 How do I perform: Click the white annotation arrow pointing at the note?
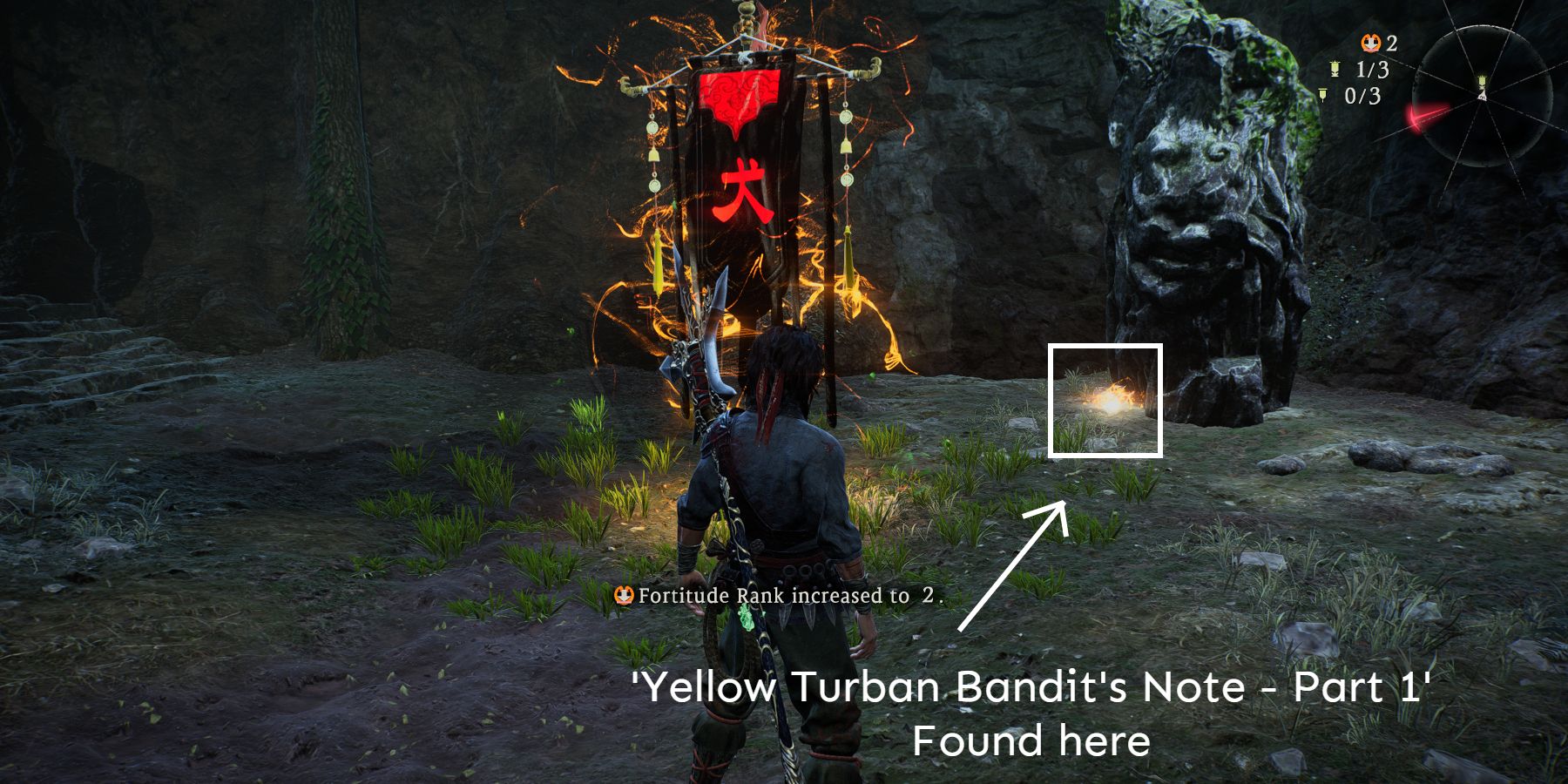click(x=1010, y=566)
